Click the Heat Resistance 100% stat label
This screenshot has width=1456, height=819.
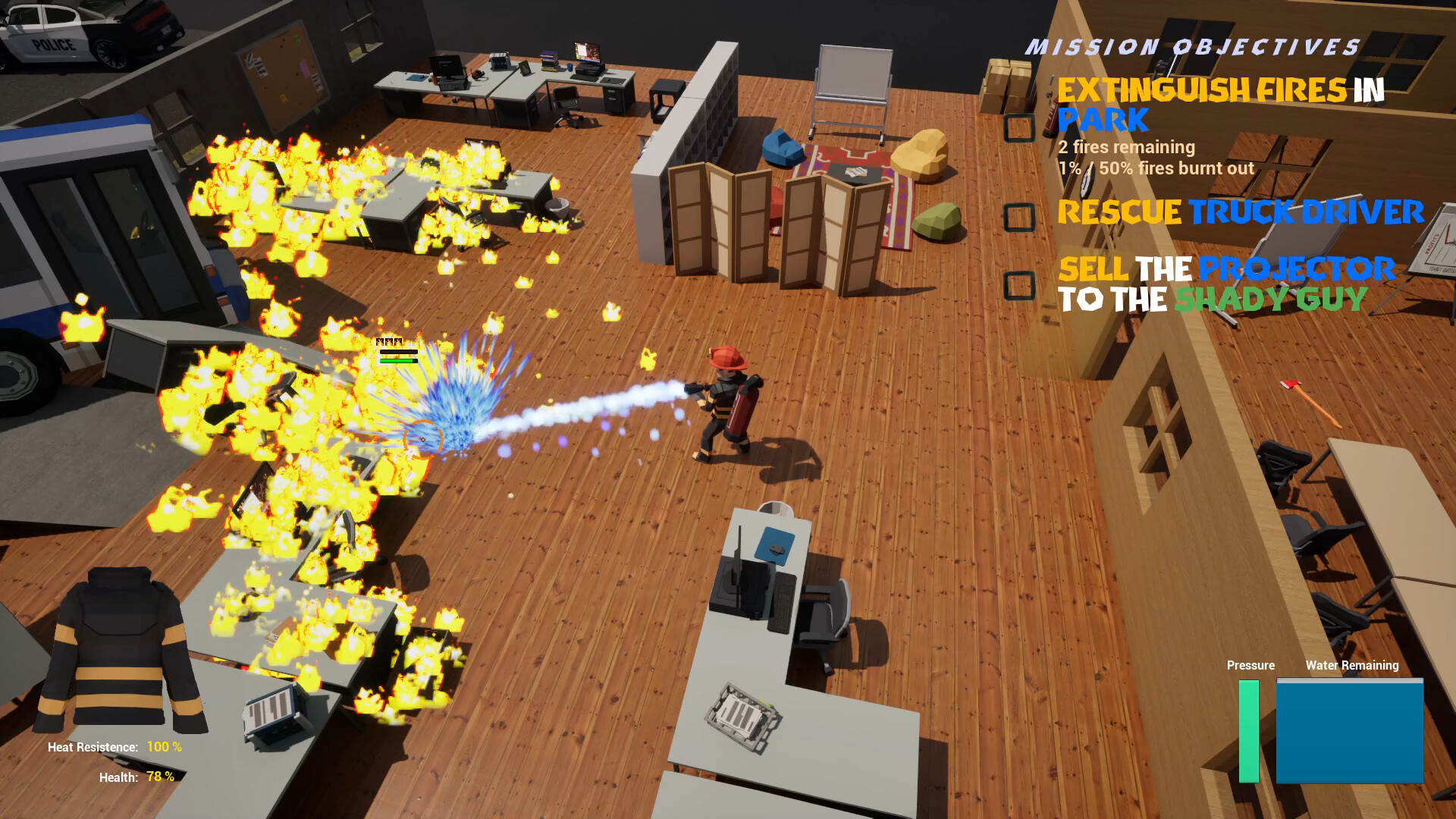click(x=114, y=746)
